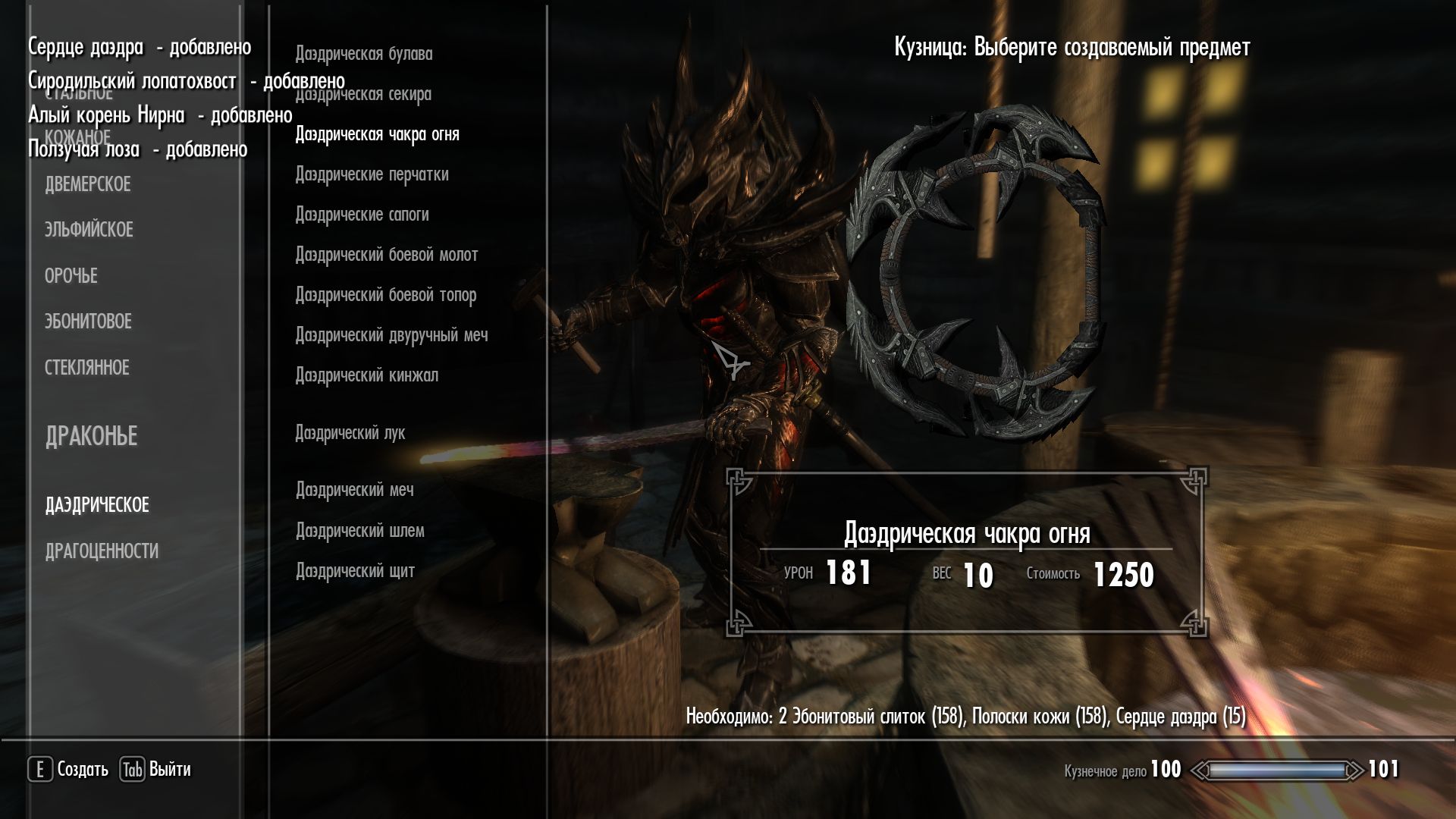Viewport: 1456px width, 819px height.
Task: Switch to the ДРАКОНЬЕ category
Action: (x=92, y=436)
